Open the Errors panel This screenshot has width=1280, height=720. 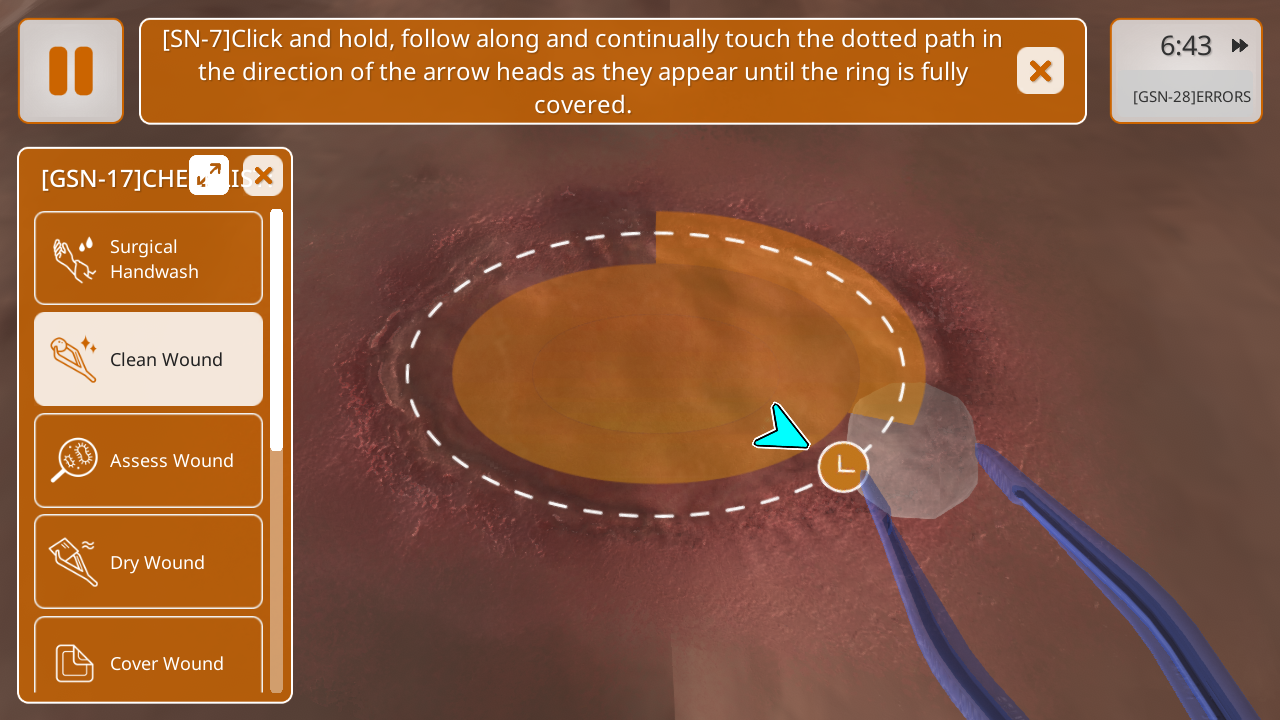click(x=1191, y=97)
